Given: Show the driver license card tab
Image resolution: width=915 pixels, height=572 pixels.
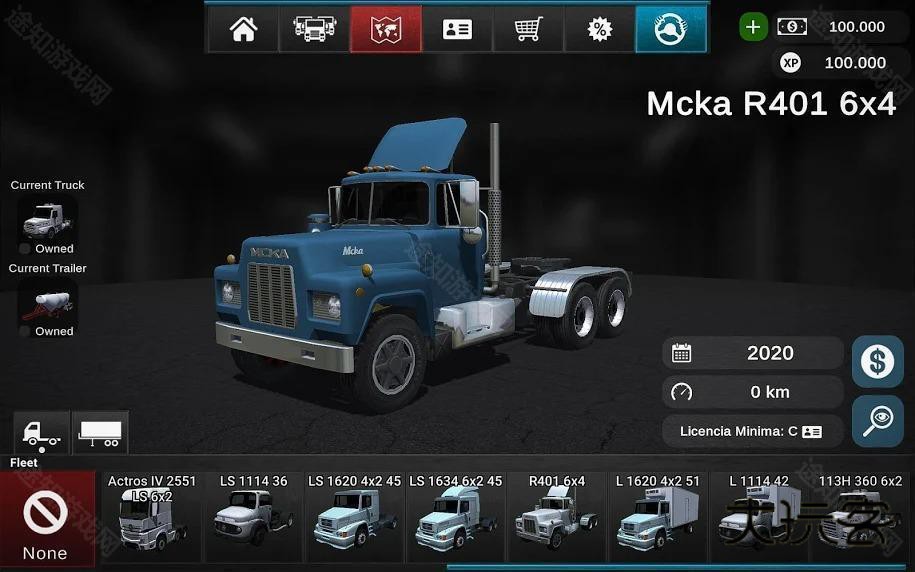Looking at the screenshot, I should (x=457, y=29).
